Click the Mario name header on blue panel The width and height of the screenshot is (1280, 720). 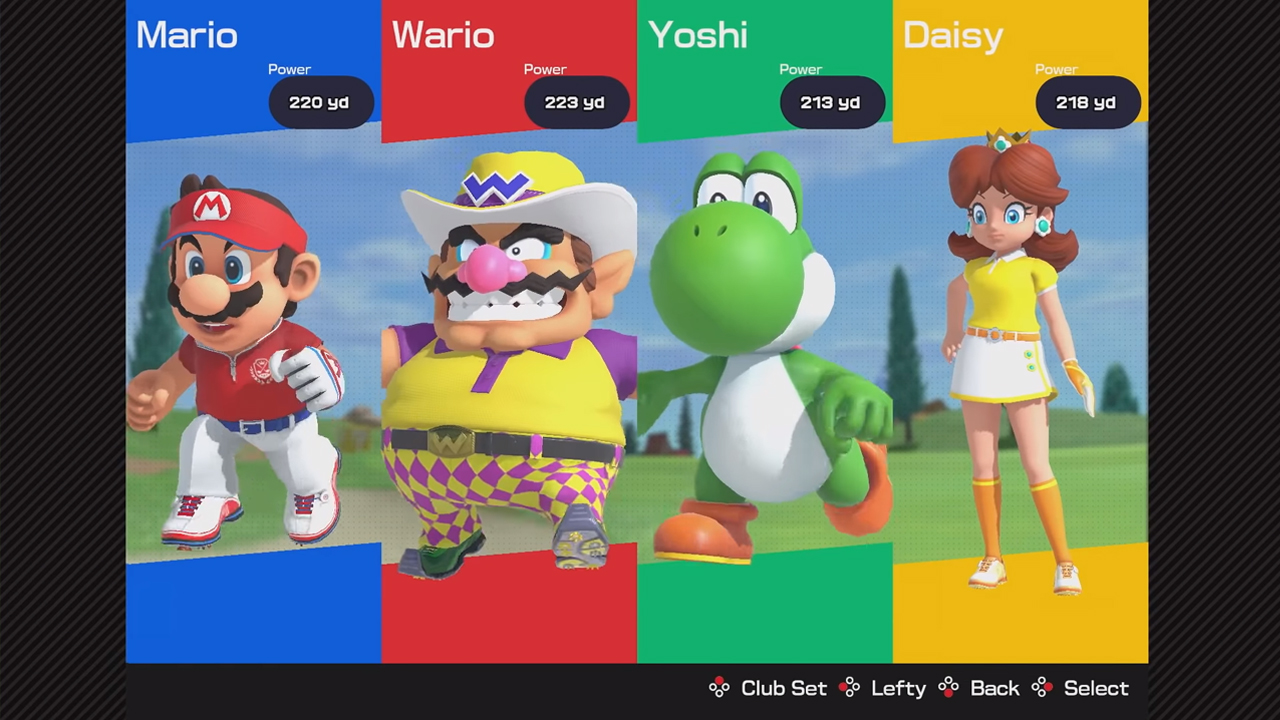coord(186,35)
